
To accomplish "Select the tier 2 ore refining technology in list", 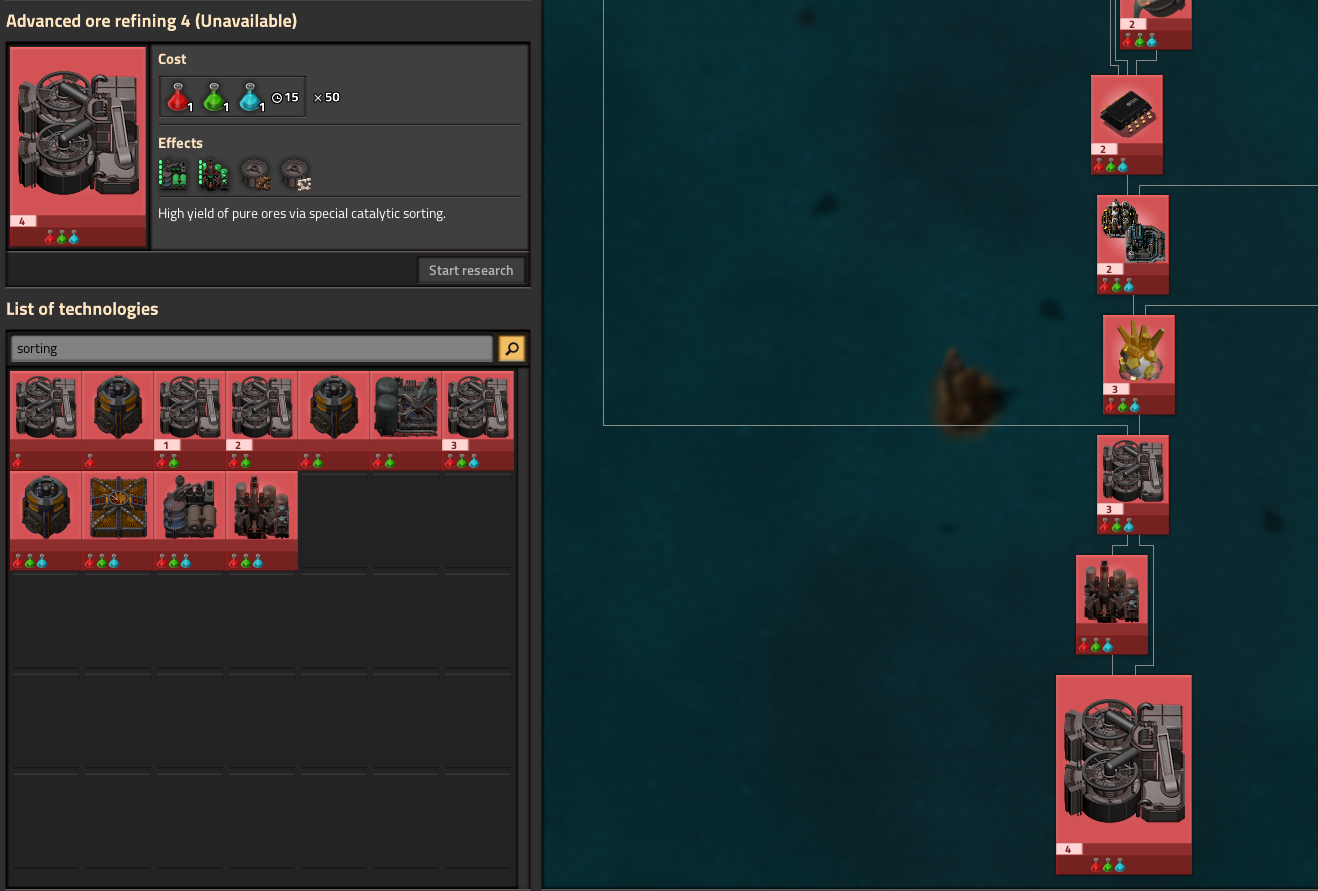I will point(261,405).
